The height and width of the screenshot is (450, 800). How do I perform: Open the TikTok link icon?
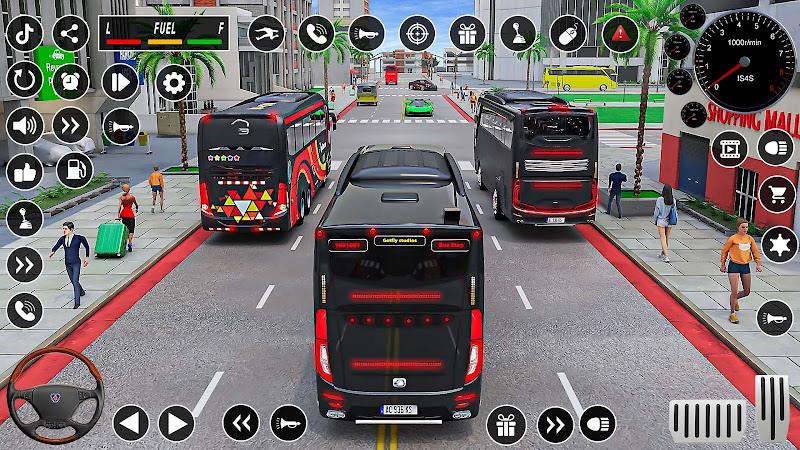[24, 33]
